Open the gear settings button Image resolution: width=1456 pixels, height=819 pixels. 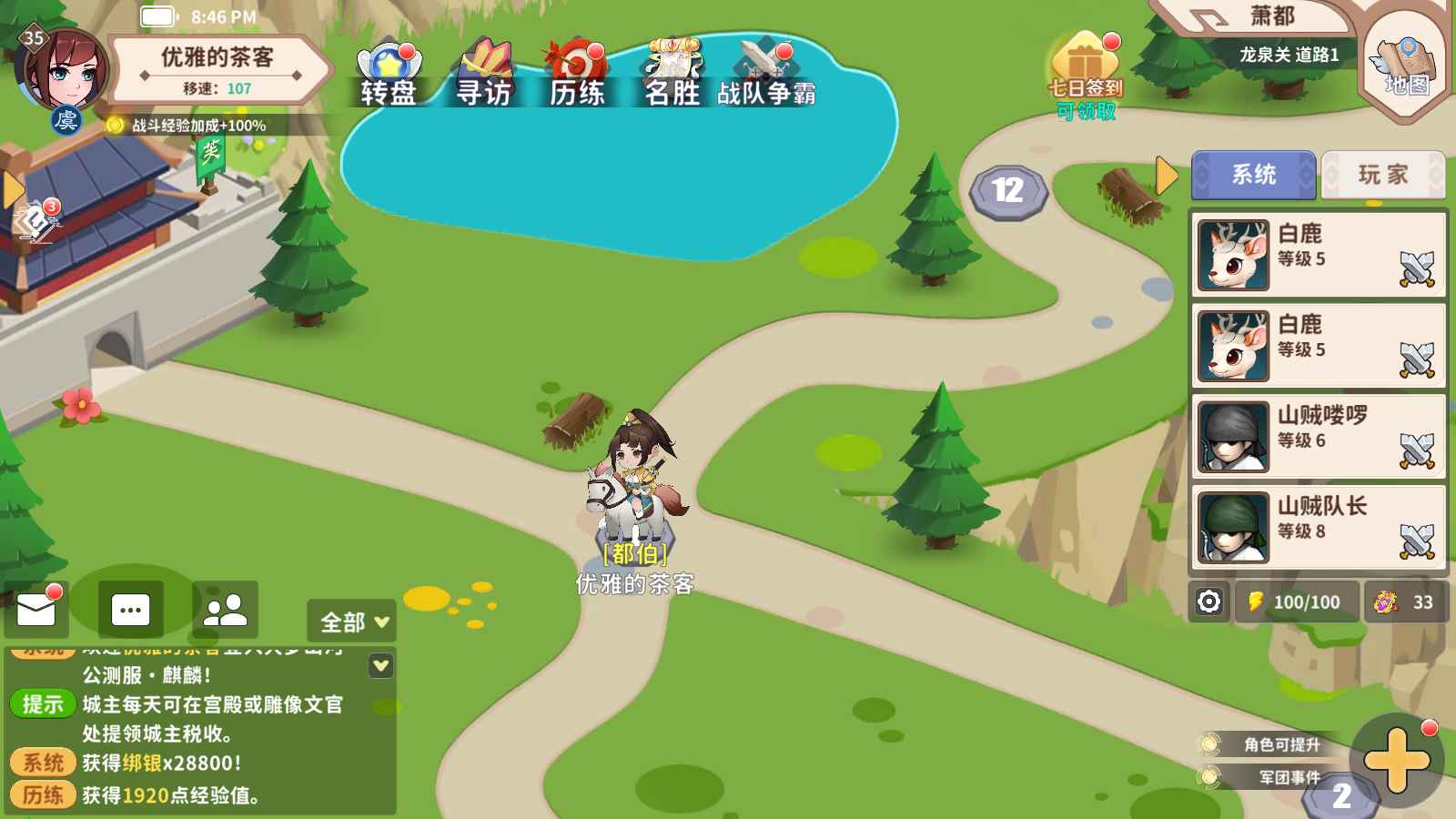tap(1208, 602)
